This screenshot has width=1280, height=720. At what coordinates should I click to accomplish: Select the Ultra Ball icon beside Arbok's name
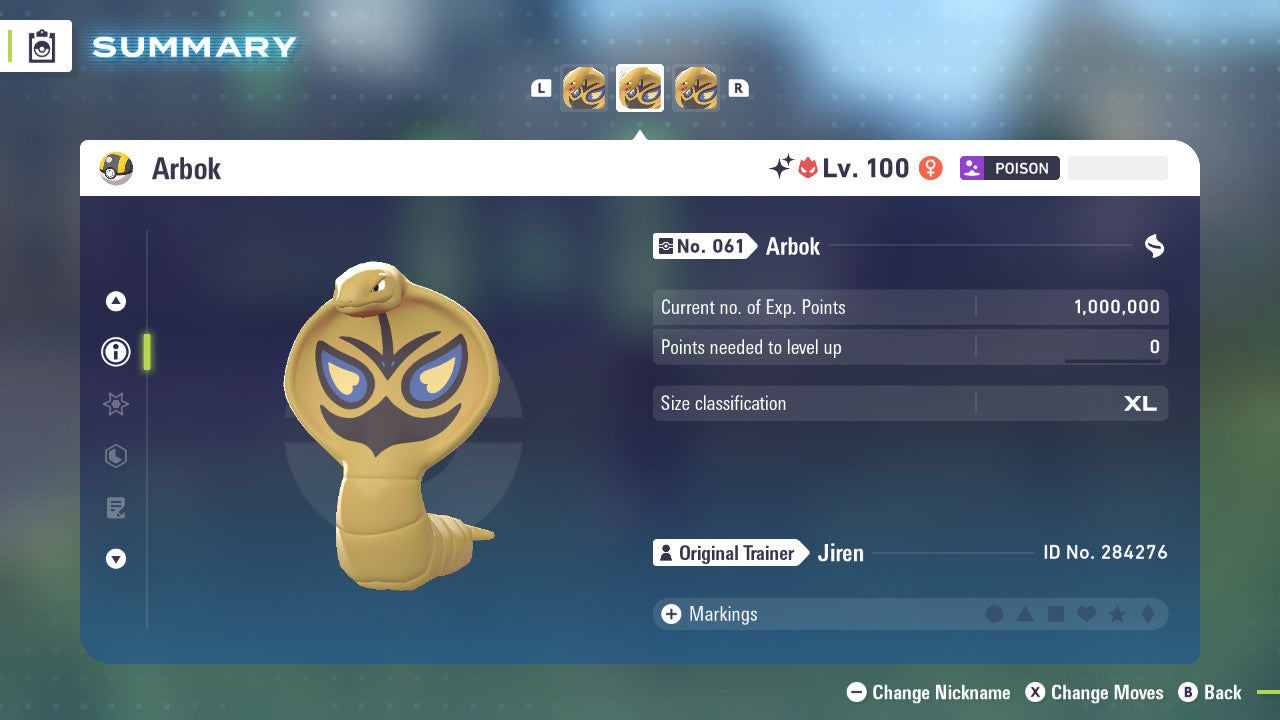pos(115,168)
